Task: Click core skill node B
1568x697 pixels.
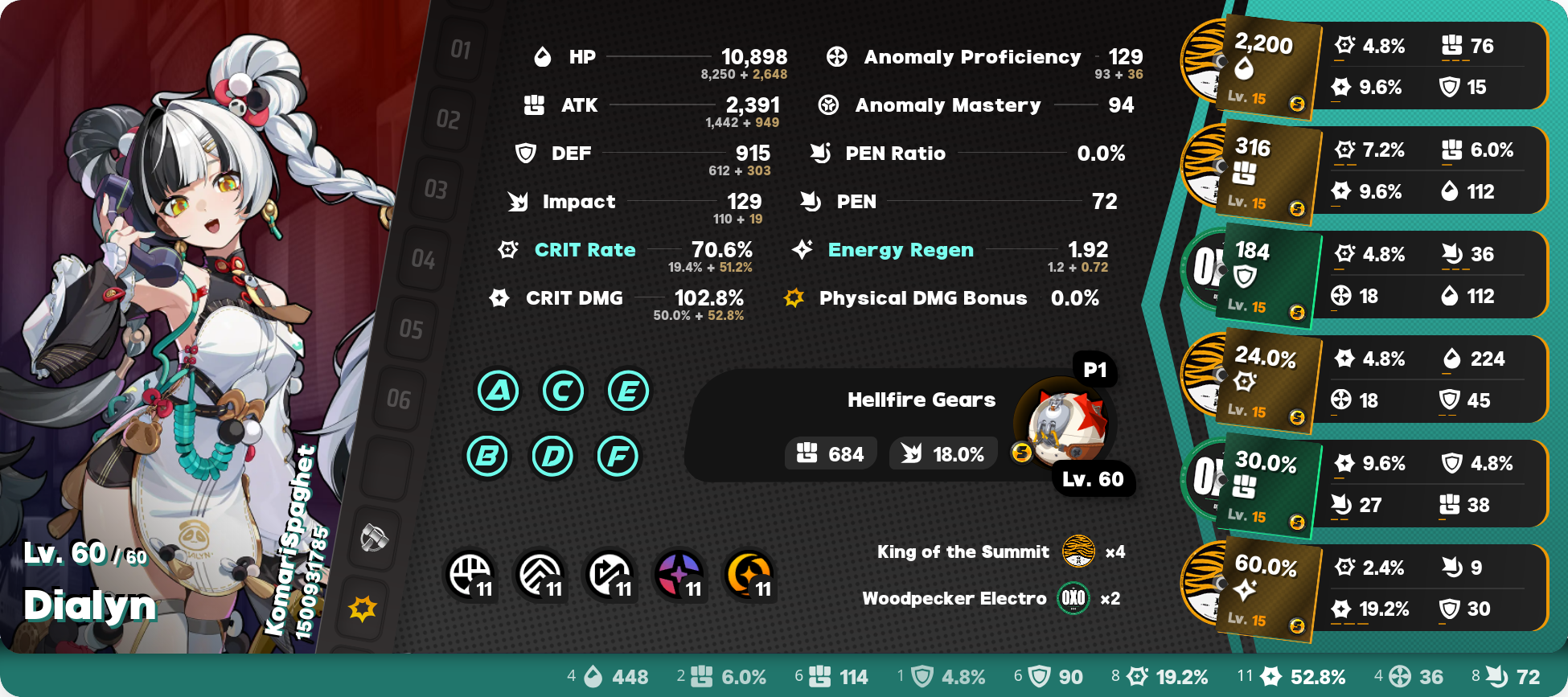Action: point(487,457)
